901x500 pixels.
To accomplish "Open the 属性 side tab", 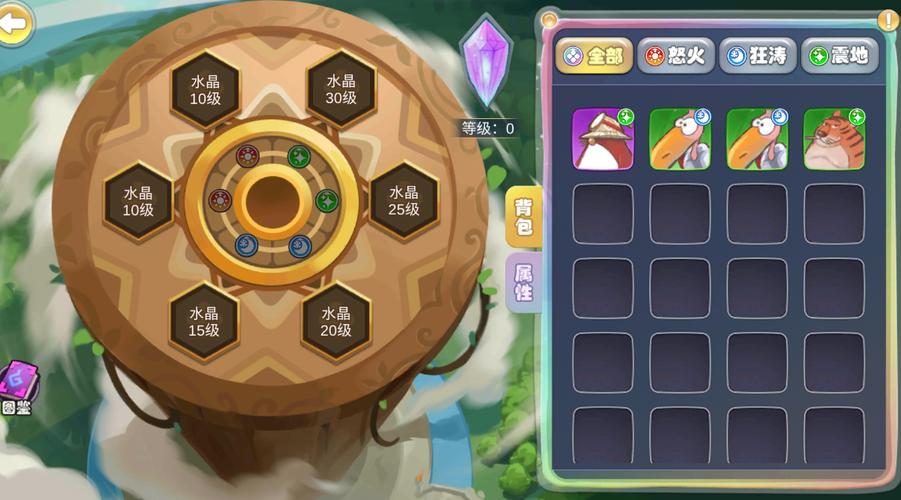I will 524,284.
